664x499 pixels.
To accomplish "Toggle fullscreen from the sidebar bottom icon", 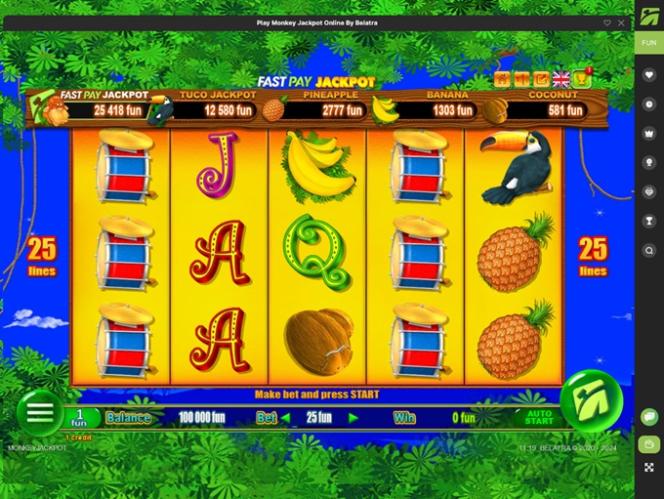I will [x=649, y=467].
